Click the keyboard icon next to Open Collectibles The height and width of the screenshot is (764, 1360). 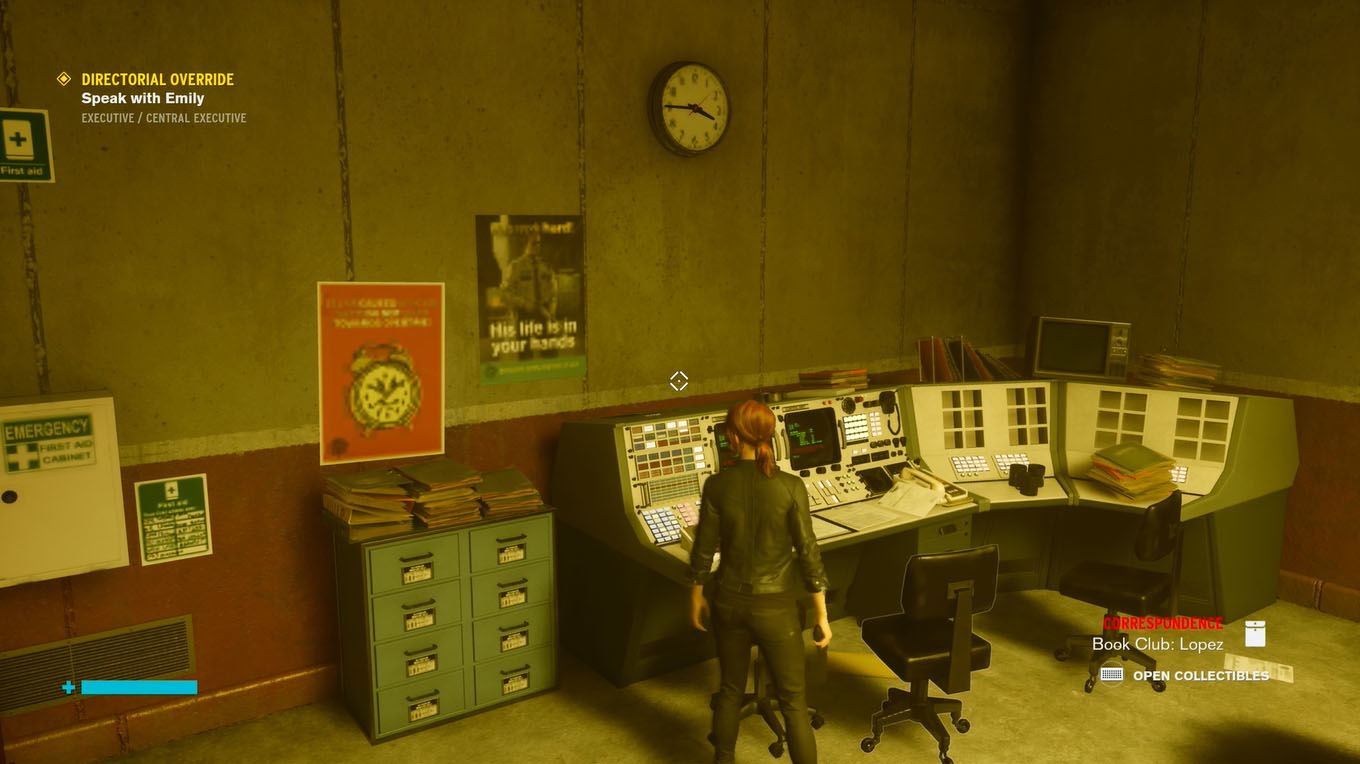click(1110, 675)
